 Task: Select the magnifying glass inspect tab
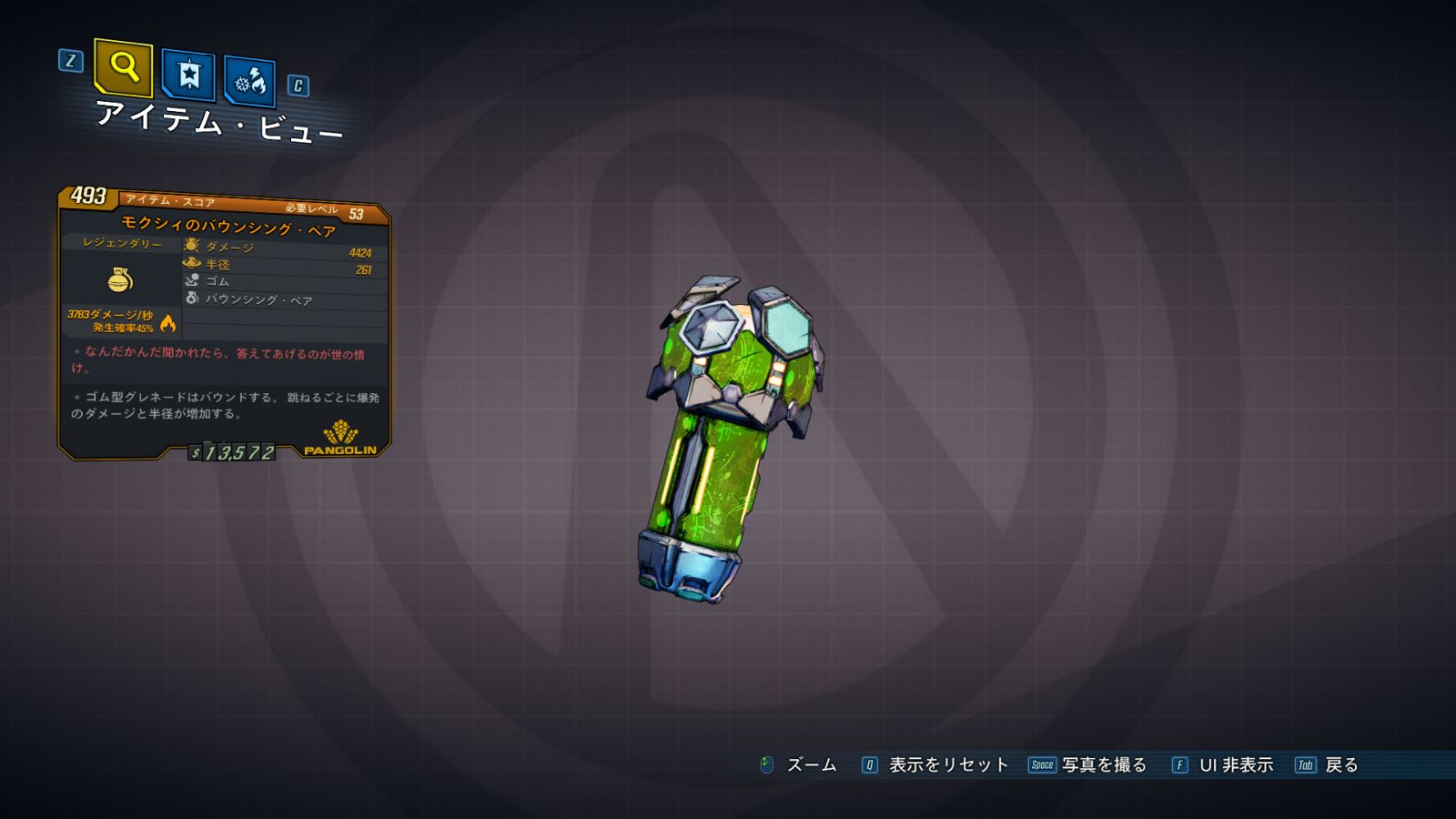coord(123,67)
